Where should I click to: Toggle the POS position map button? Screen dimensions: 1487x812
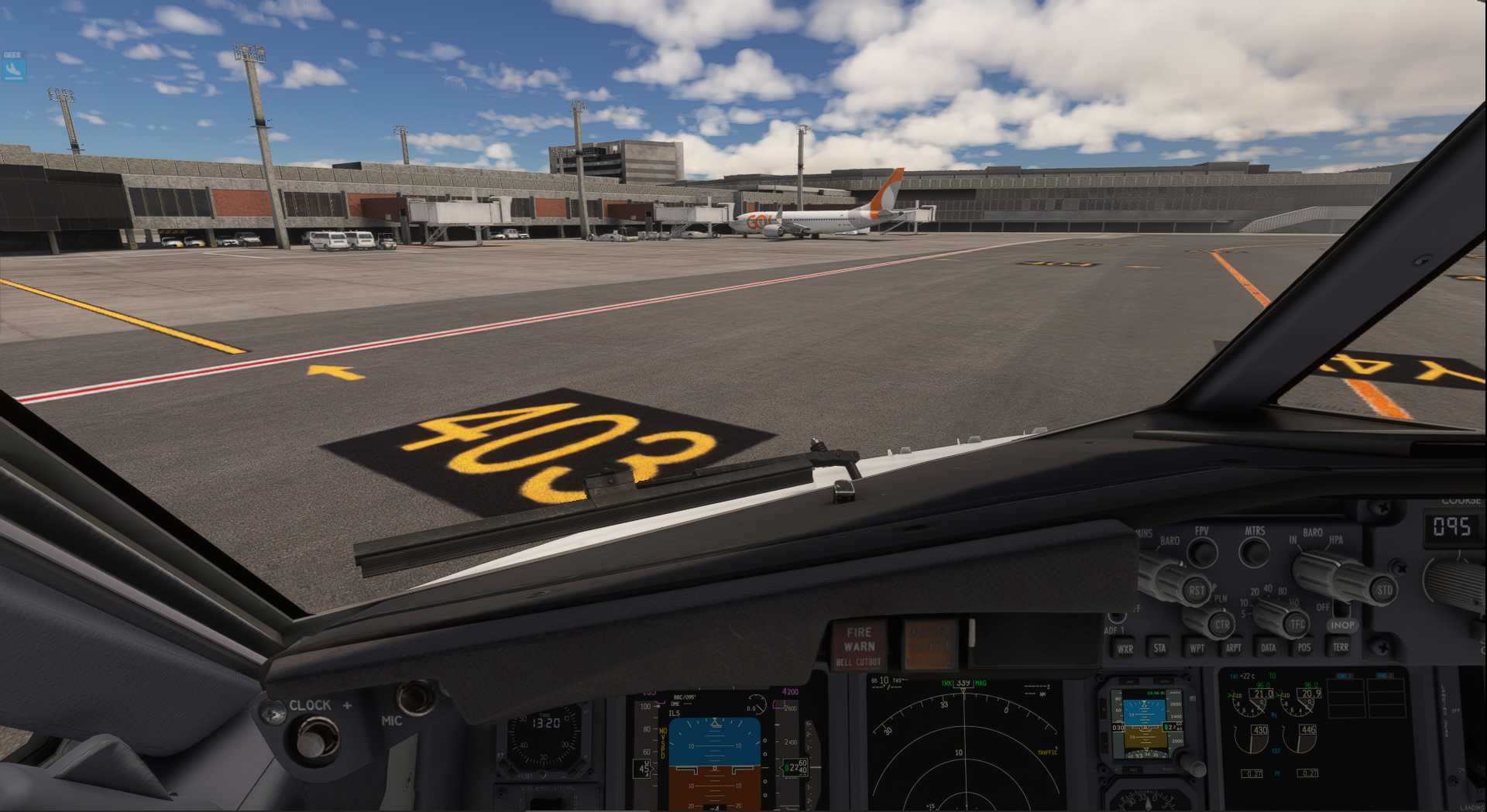pos(1304,647)
